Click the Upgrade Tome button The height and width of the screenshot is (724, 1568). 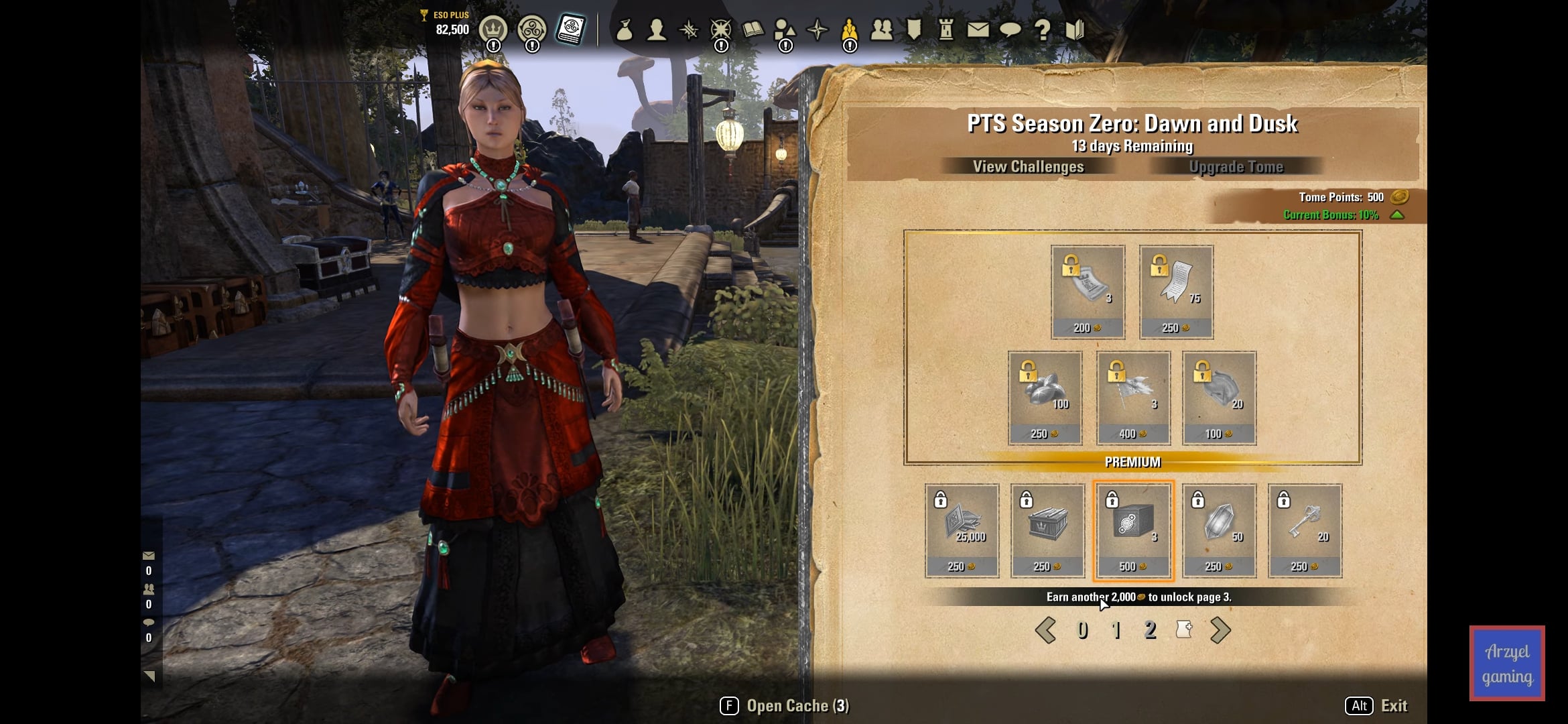click(x=1236, y=166)
